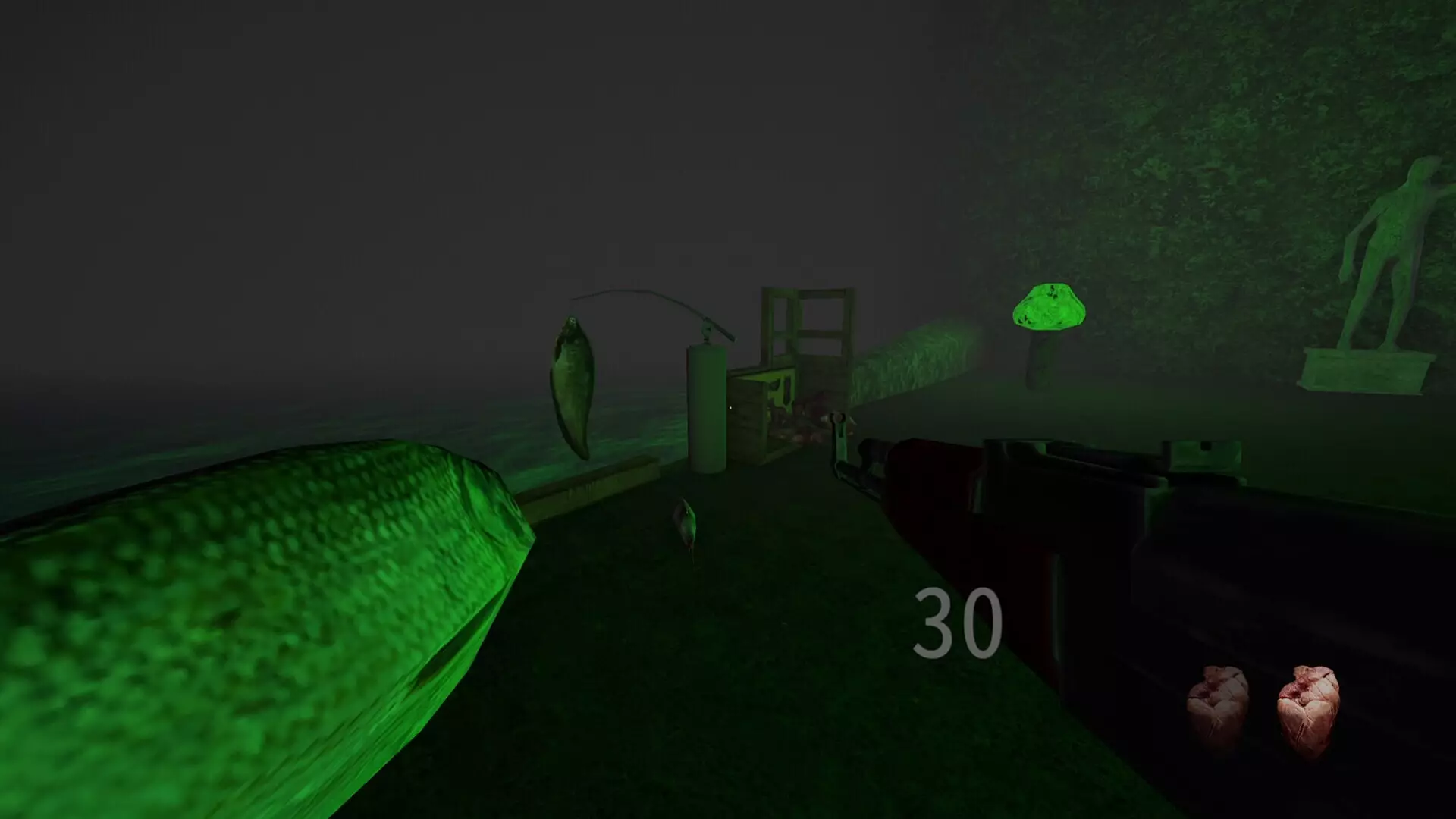1456x819 pixels.
Task: Click the left heart health icon
Action: click(1220, 701)
